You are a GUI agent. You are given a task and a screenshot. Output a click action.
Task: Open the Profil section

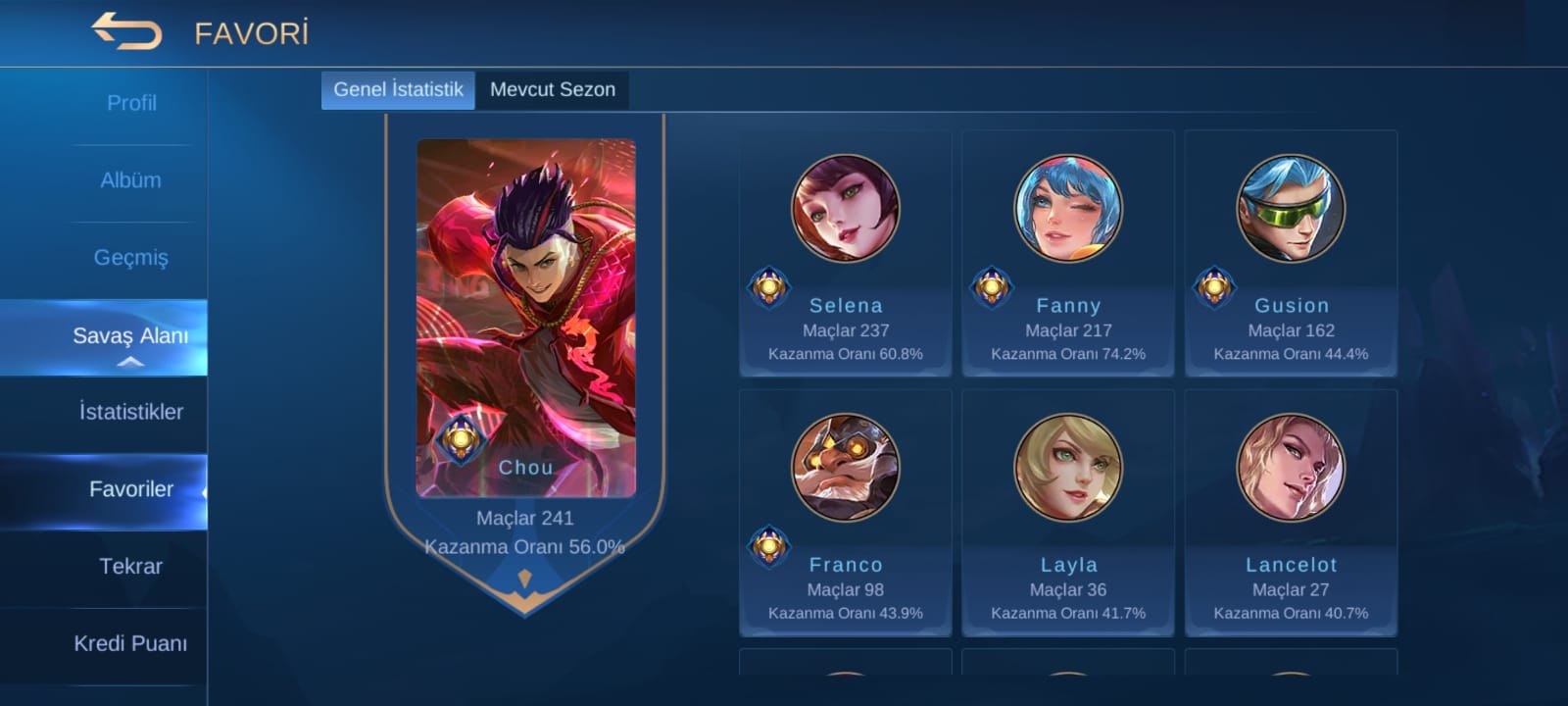click(131, 103)
